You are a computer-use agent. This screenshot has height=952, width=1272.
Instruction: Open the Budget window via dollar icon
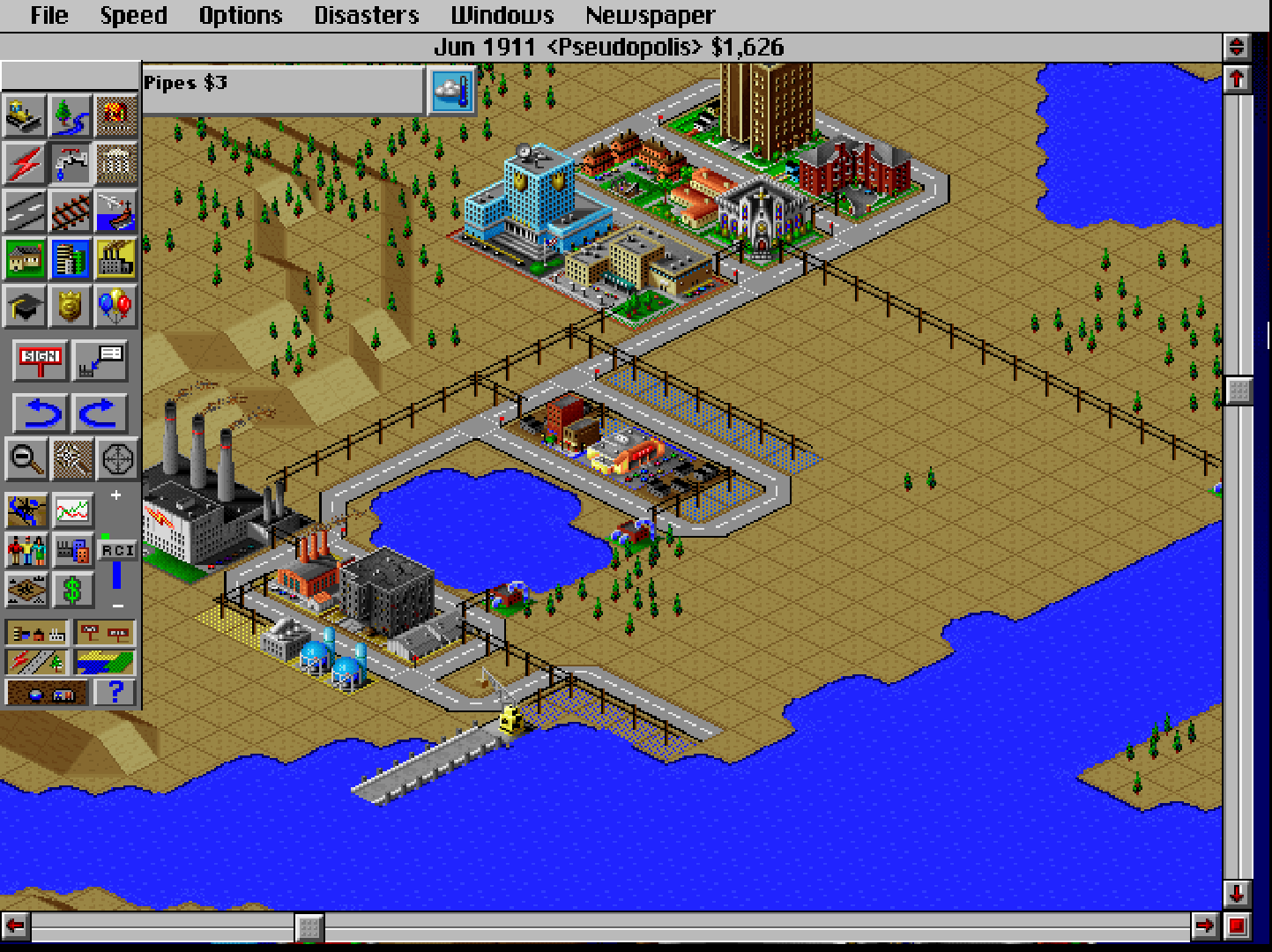73,589
